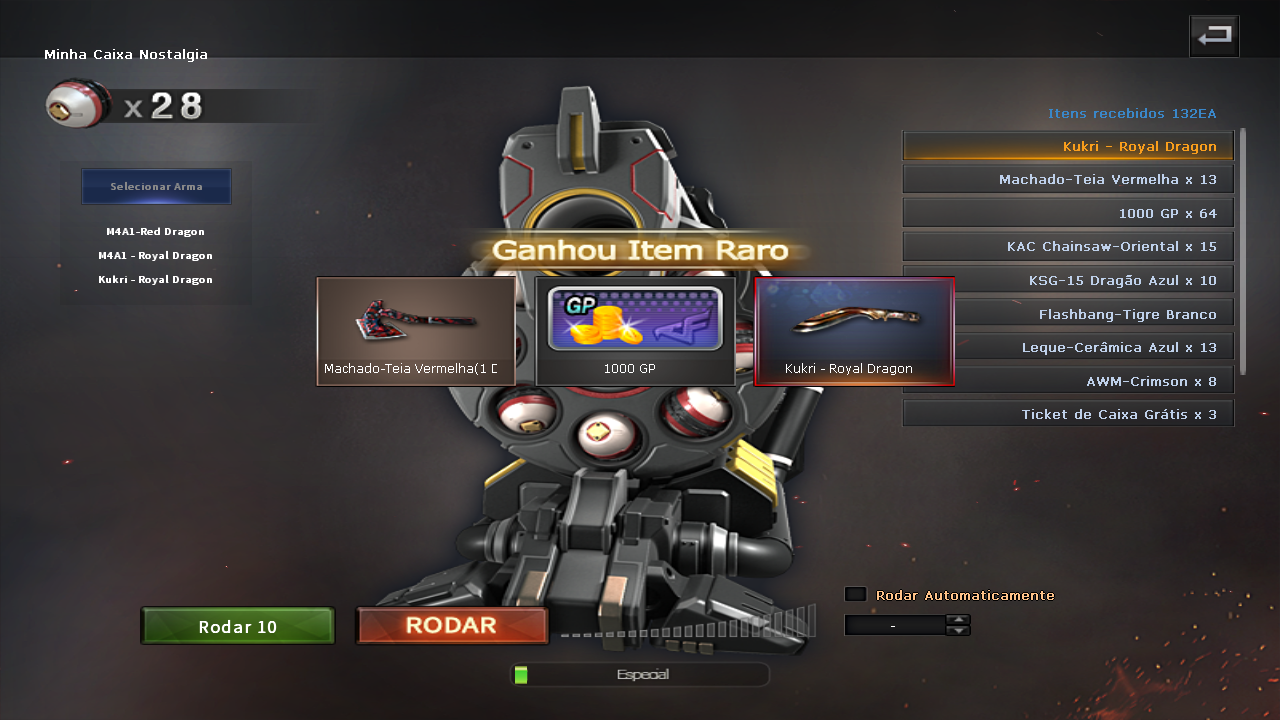Choose Ticket de Caixa Grátis x 3 row

(1068, 414)
